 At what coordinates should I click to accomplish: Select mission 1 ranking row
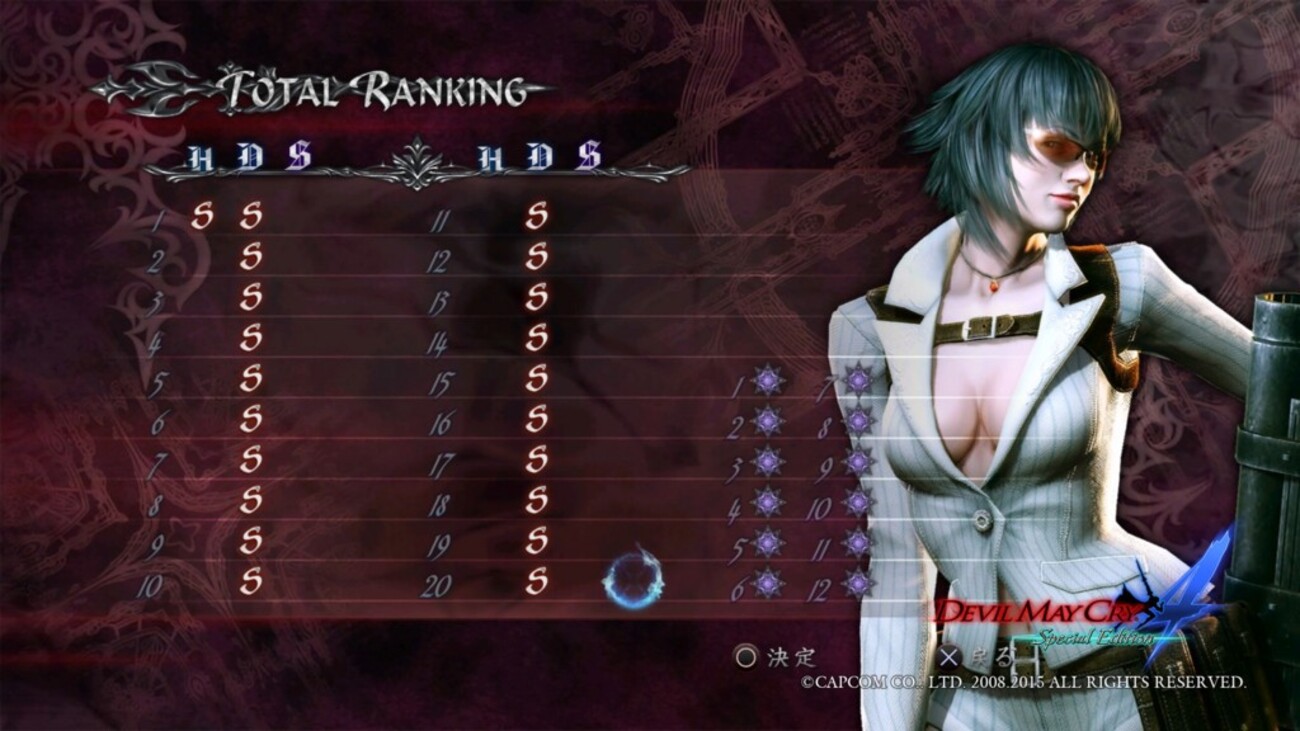click(250, 217)
